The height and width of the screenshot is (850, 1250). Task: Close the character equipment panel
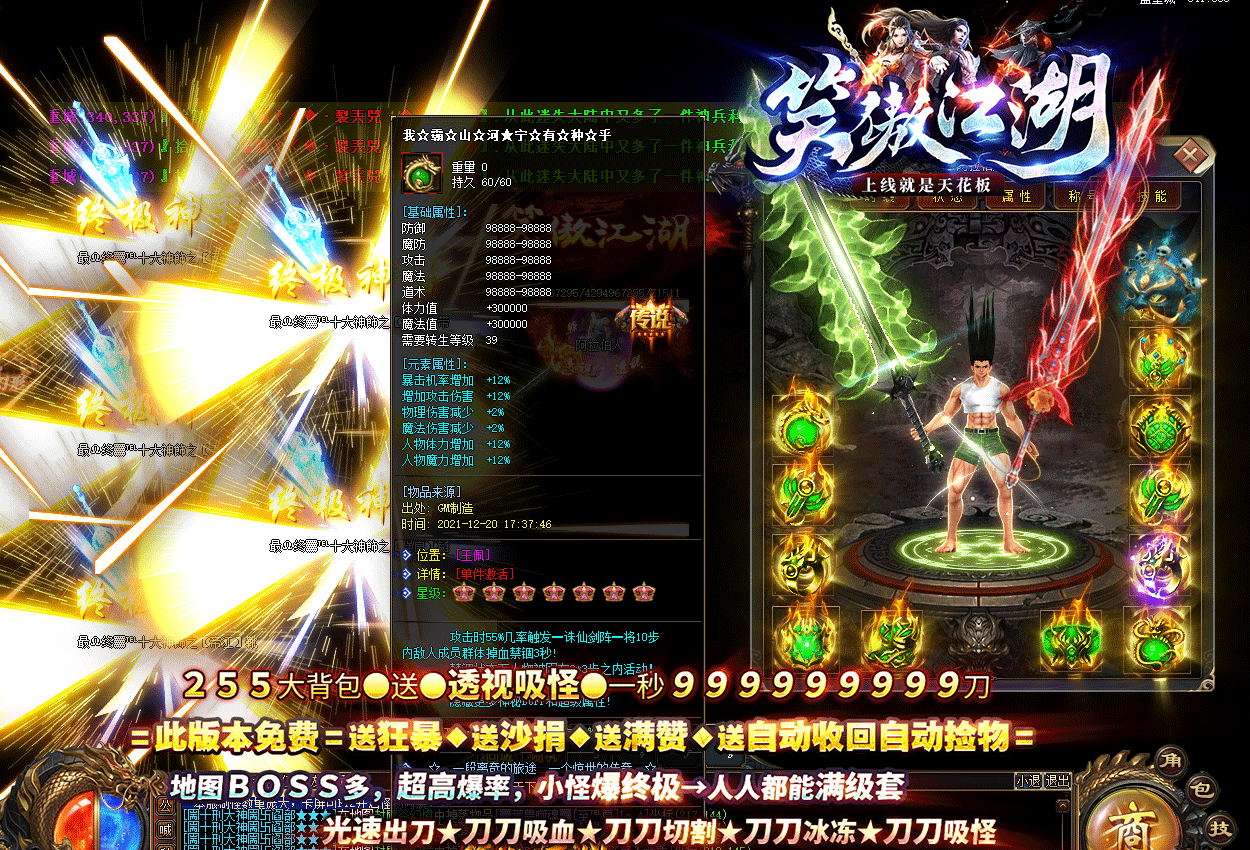click(1191, 156)
